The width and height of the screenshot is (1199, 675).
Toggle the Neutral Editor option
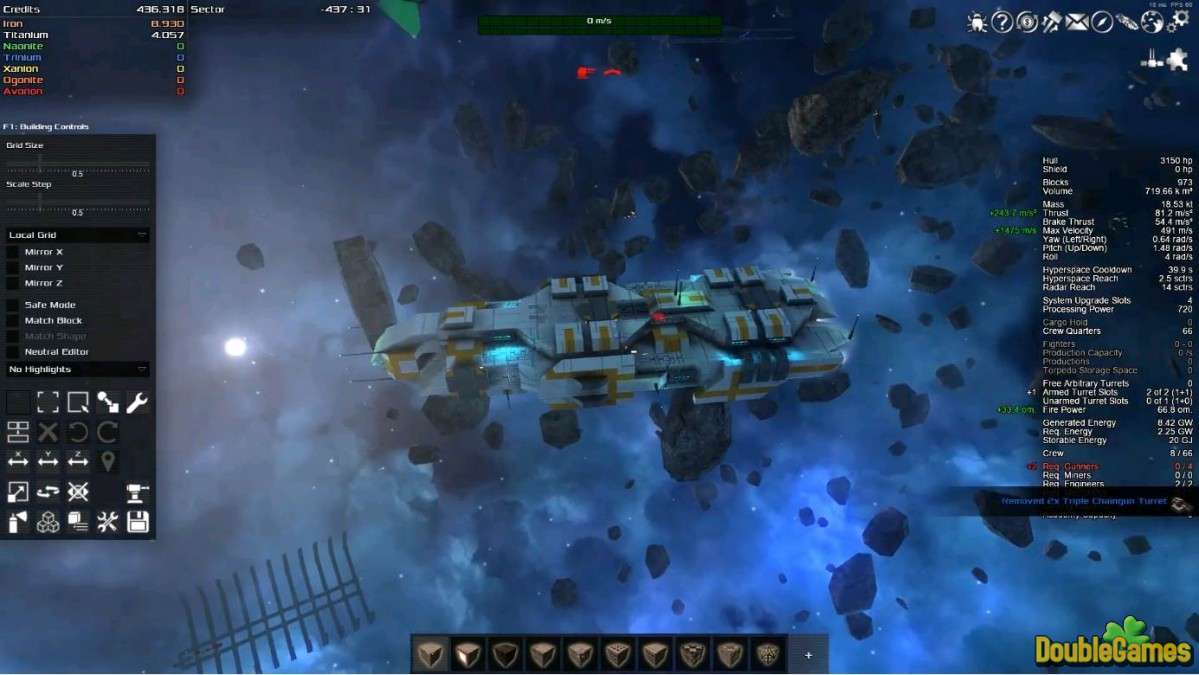click(13, 352)
